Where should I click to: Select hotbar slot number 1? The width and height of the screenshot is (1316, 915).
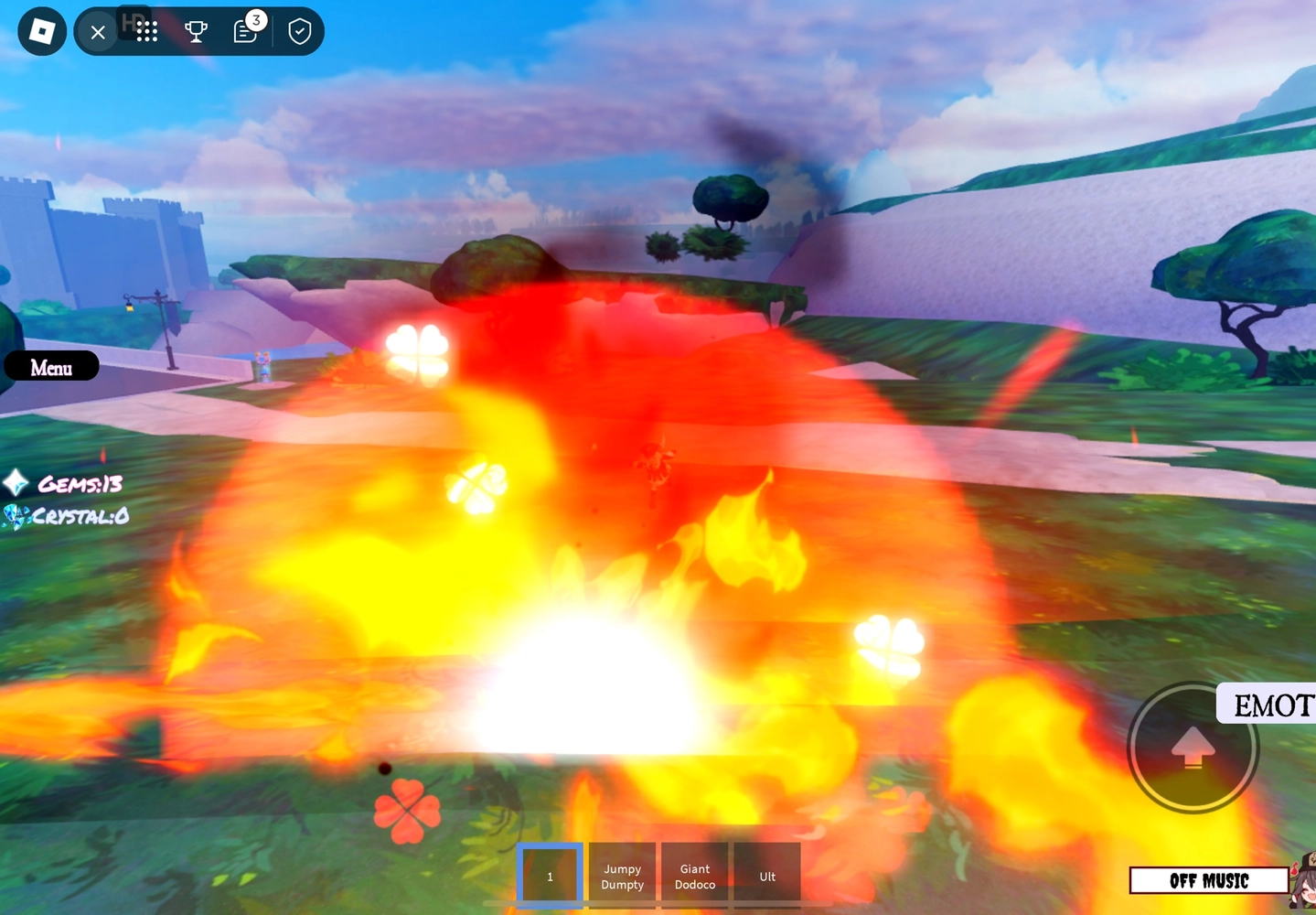550,876
